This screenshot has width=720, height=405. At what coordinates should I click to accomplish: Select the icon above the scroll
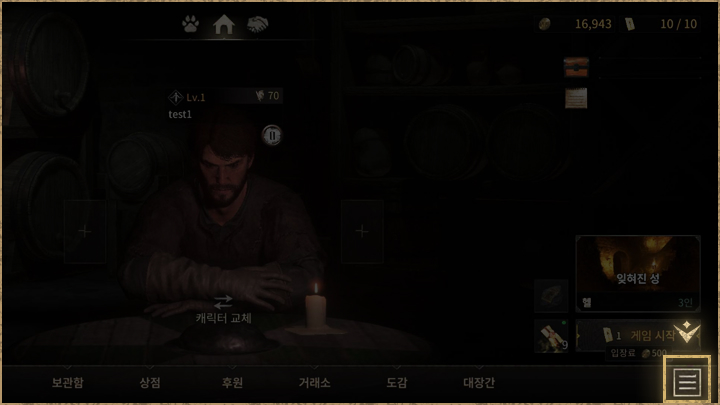click(551, 294)
